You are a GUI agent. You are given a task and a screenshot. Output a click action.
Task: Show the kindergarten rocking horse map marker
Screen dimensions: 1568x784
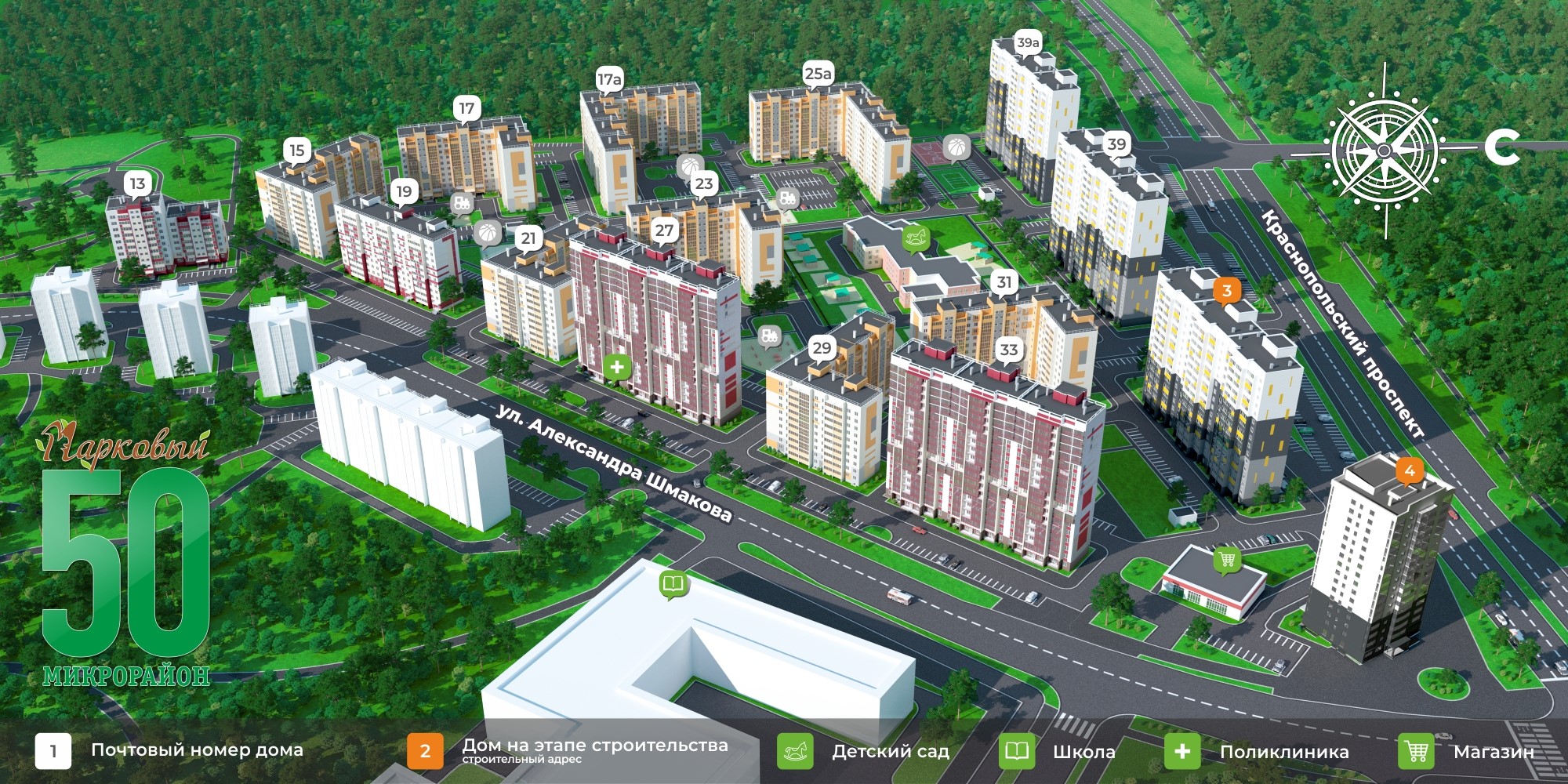916,236
